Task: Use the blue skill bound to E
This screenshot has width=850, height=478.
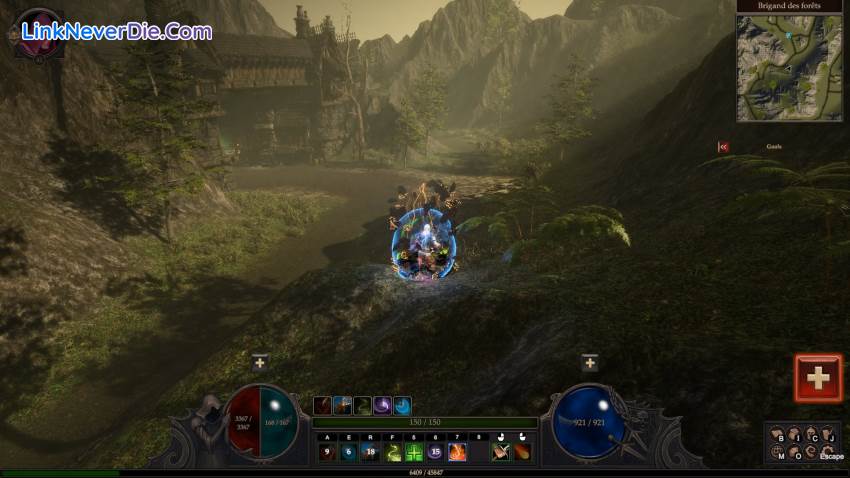Action: coord(348,452)
